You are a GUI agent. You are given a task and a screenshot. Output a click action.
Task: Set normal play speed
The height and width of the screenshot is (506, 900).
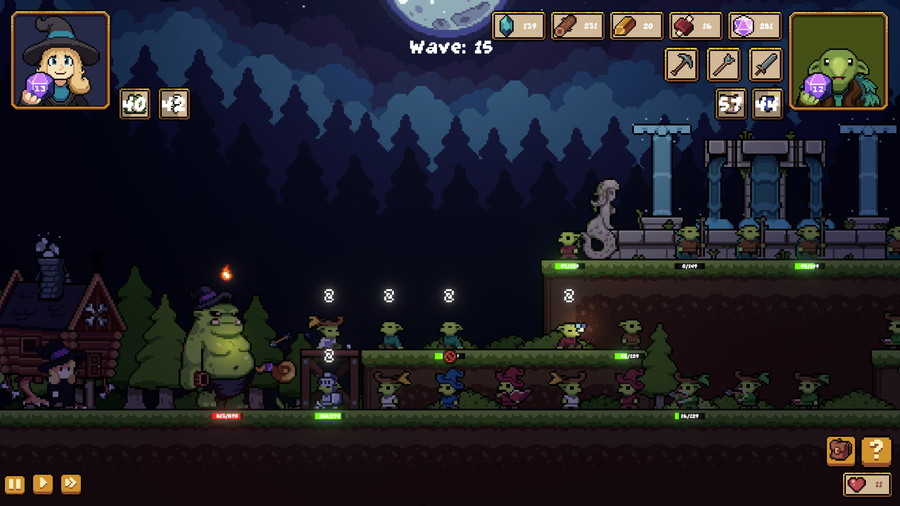pyautogui.click(x=43, y=484)
